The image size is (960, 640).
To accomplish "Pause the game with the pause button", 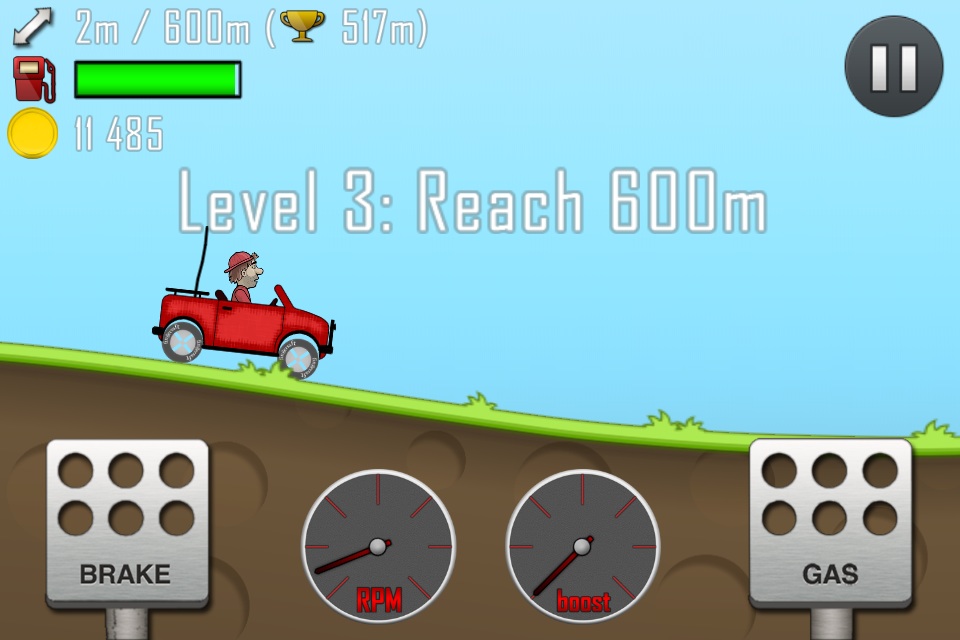I will (893, 66).
